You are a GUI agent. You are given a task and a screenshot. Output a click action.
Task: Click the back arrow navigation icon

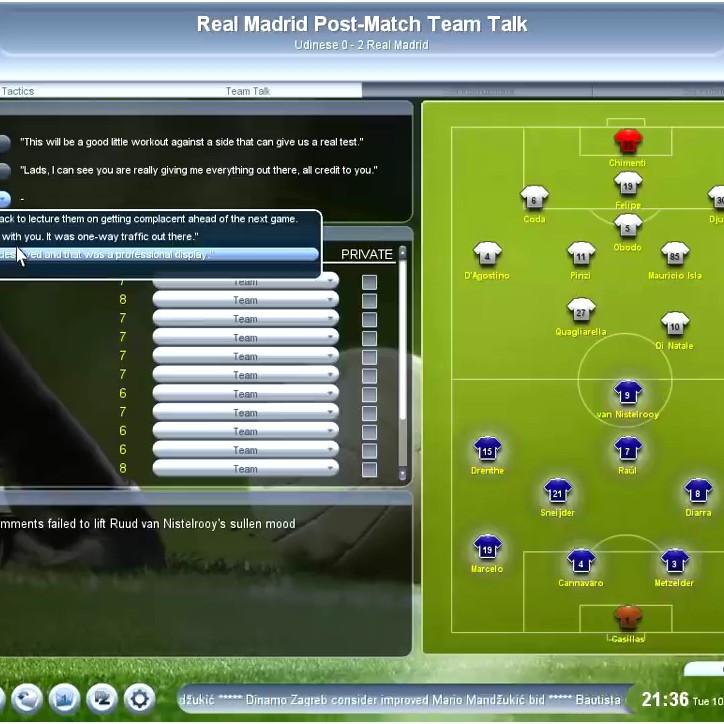pyautogui.click(x=26, y=699)
